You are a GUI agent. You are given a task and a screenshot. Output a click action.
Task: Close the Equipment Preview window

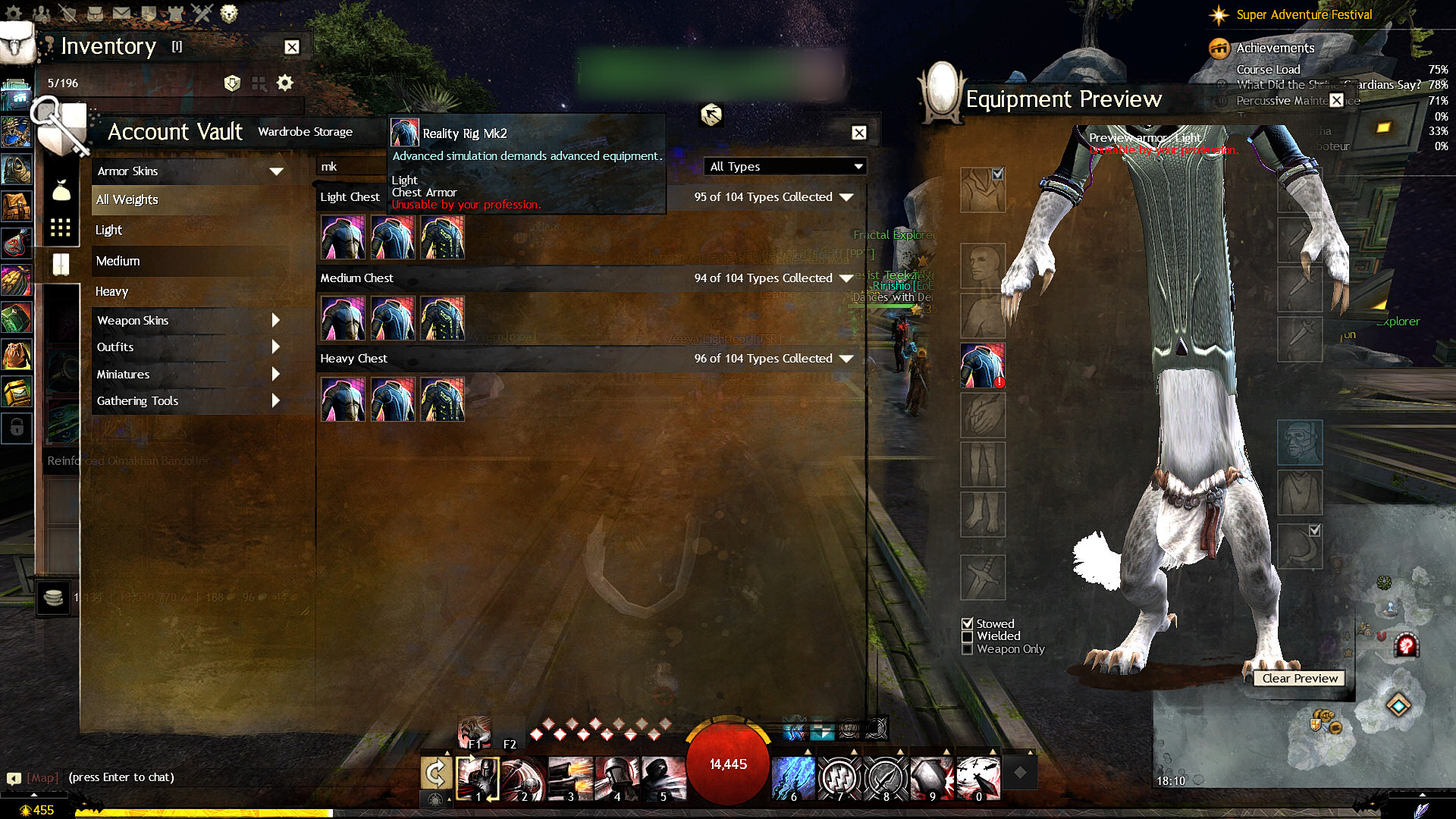[1336, 100]
